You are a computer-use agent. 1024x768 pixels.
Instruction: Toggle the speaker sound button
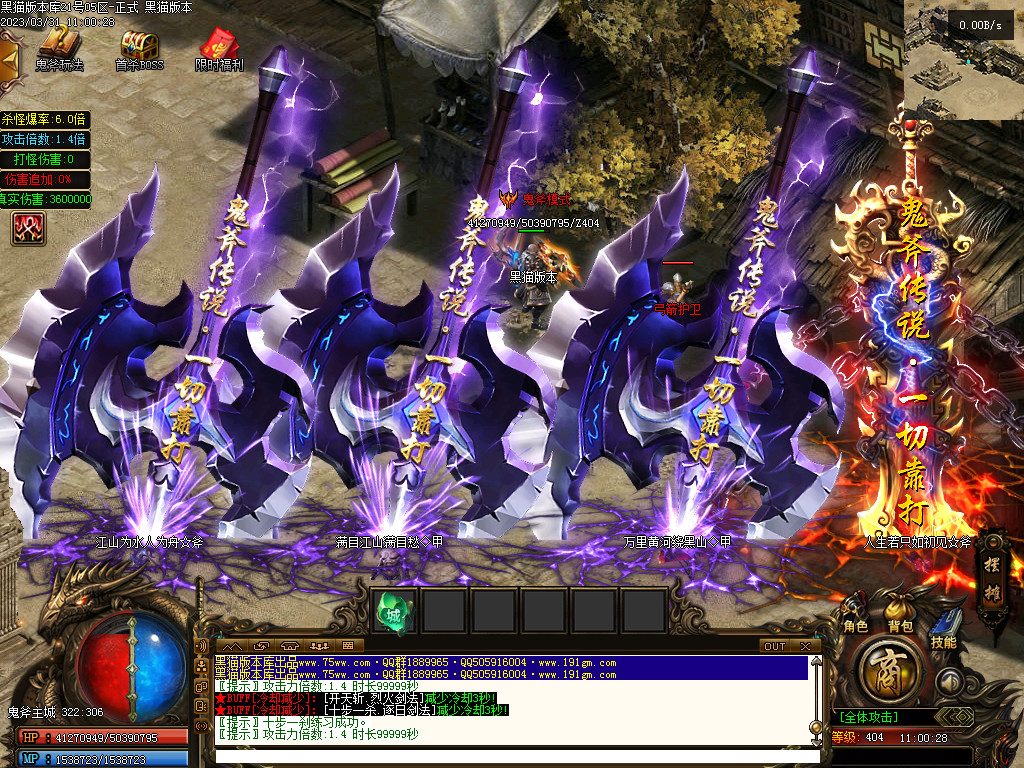tap(949, 681)
